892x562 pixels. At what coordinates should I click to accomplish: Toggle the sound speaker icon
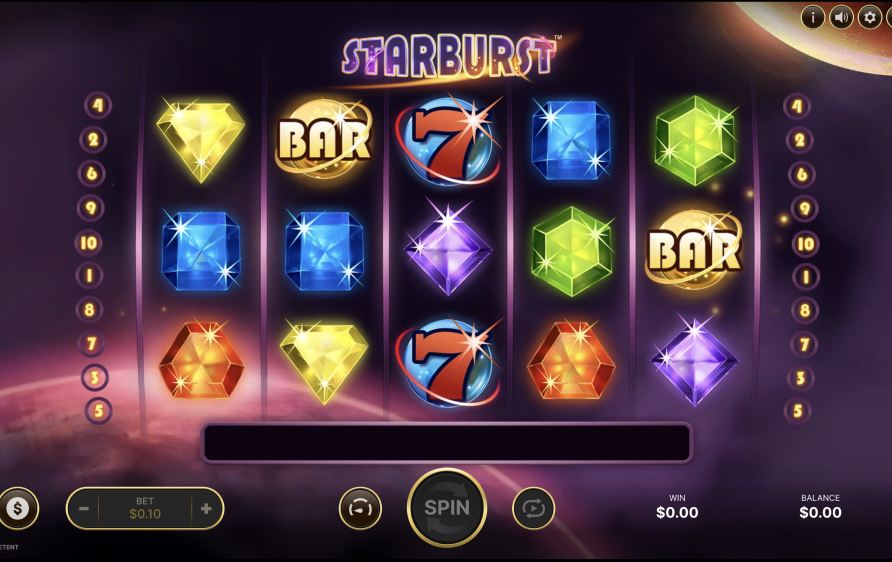(842, 17)
